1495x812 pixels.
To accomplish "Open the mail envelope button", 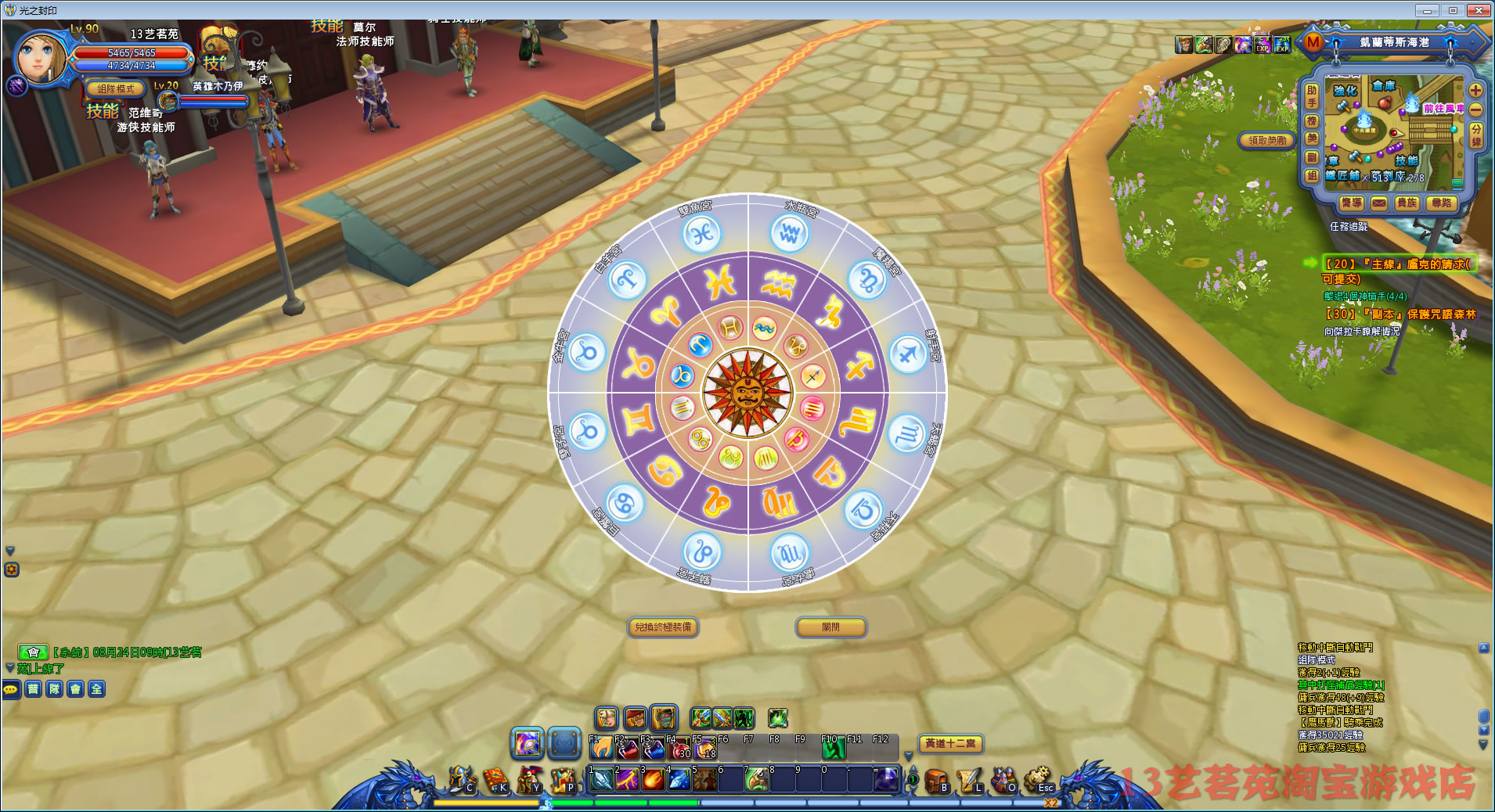I will coord(1379,203).
